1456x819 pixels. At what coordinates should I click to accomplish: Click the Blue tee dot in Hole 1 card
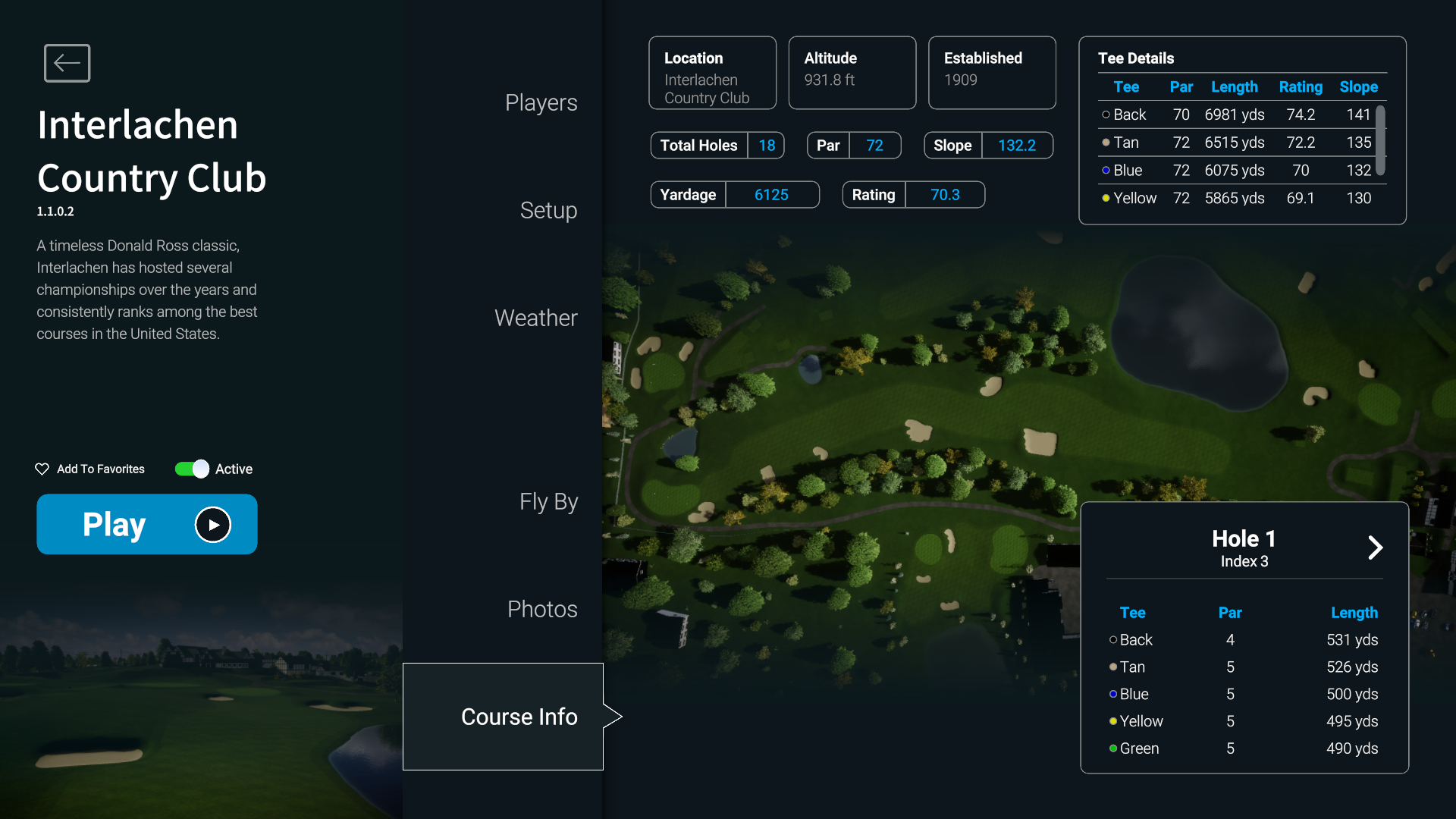tap(1112, 694)
